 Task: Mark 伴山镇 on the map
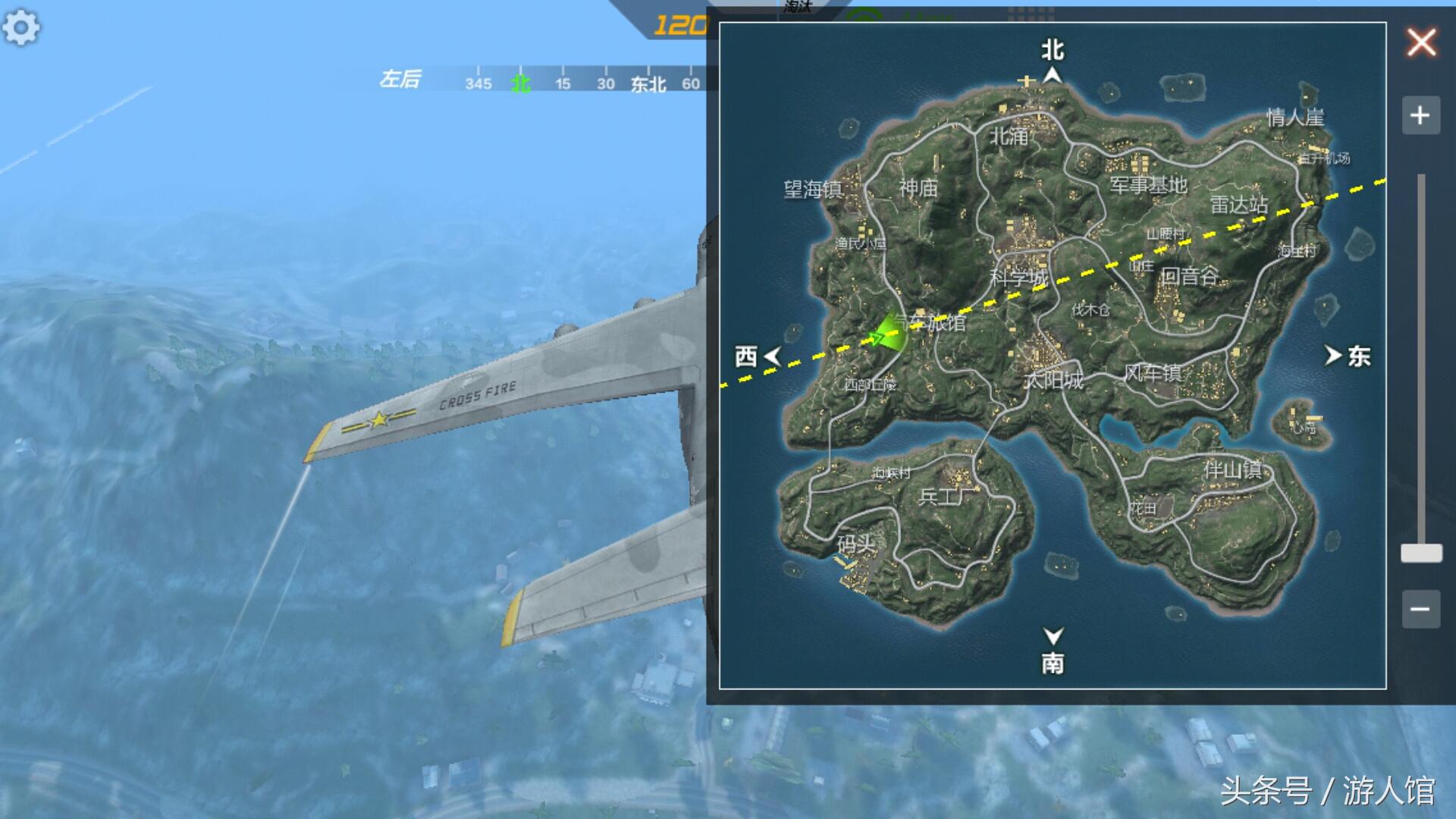[x=1232, y=470]
